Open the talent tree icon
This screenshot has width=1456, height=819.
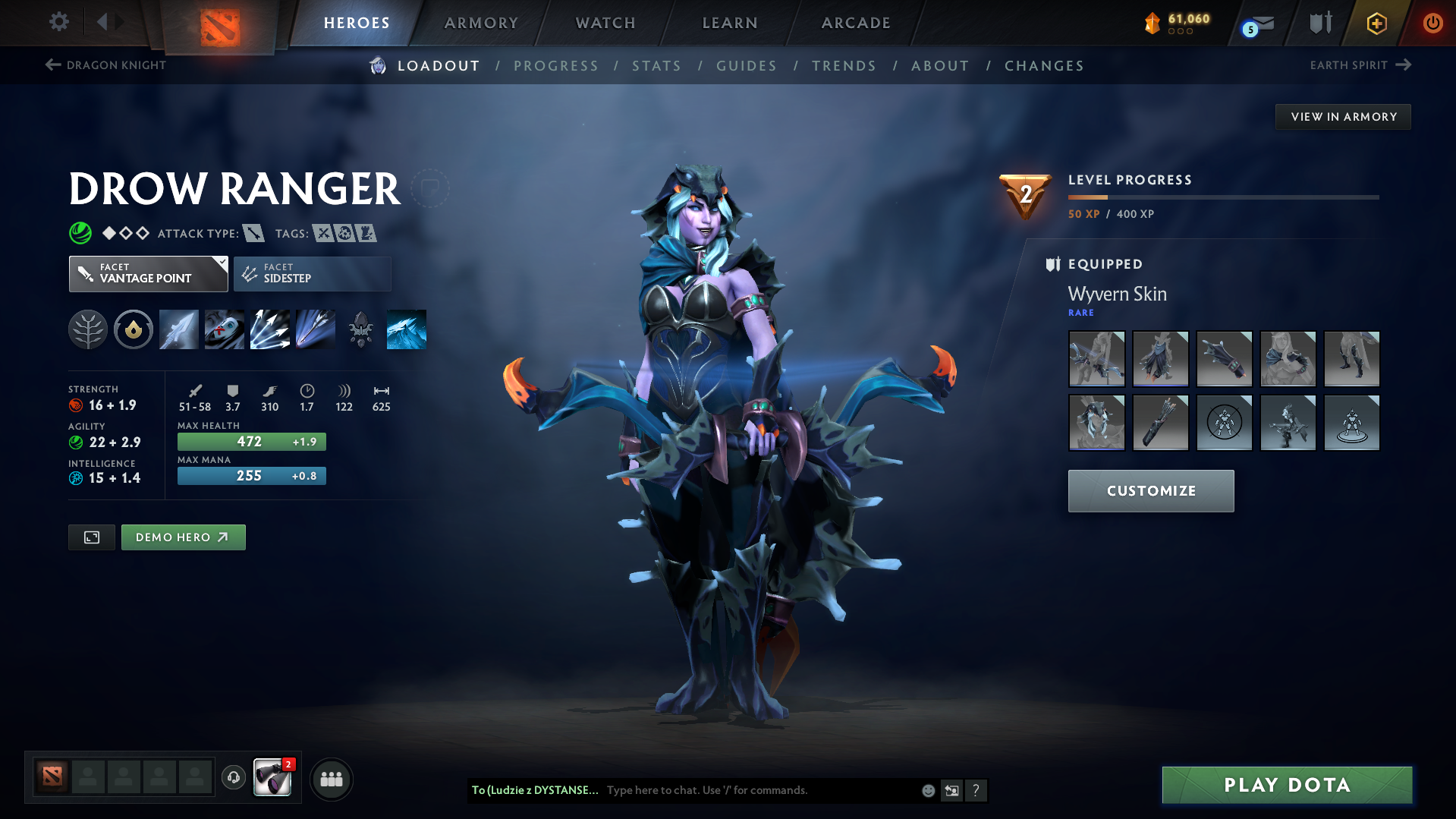click(x=87, y=329)
